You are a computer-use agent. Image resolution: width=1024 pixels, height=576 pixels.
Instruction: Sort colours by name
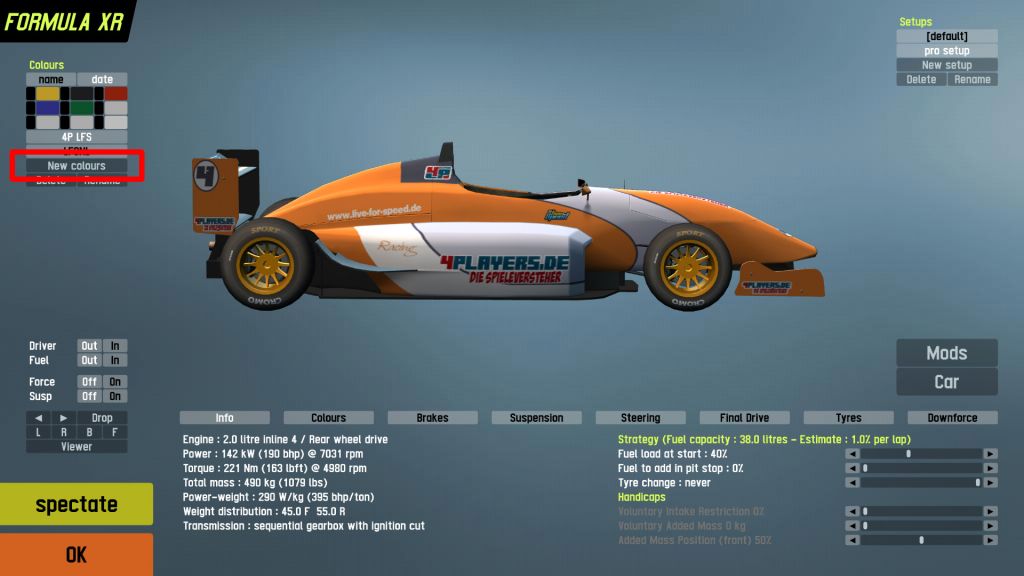point(51,80)
